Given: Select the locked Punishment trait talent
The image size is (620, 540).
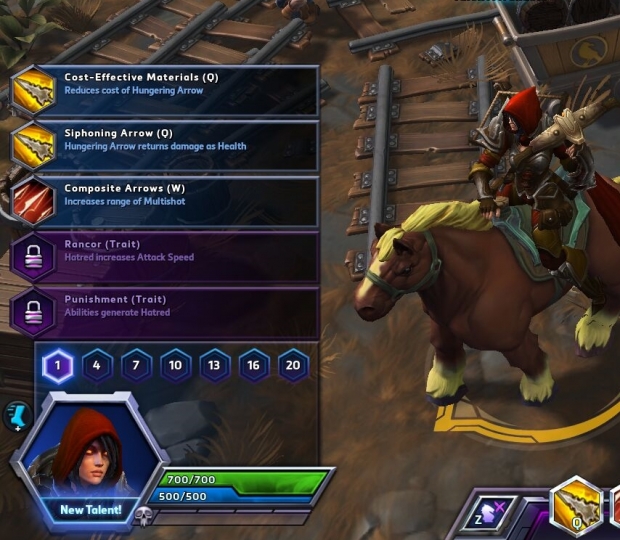Looking at the screenshot, I should (165, 312).
